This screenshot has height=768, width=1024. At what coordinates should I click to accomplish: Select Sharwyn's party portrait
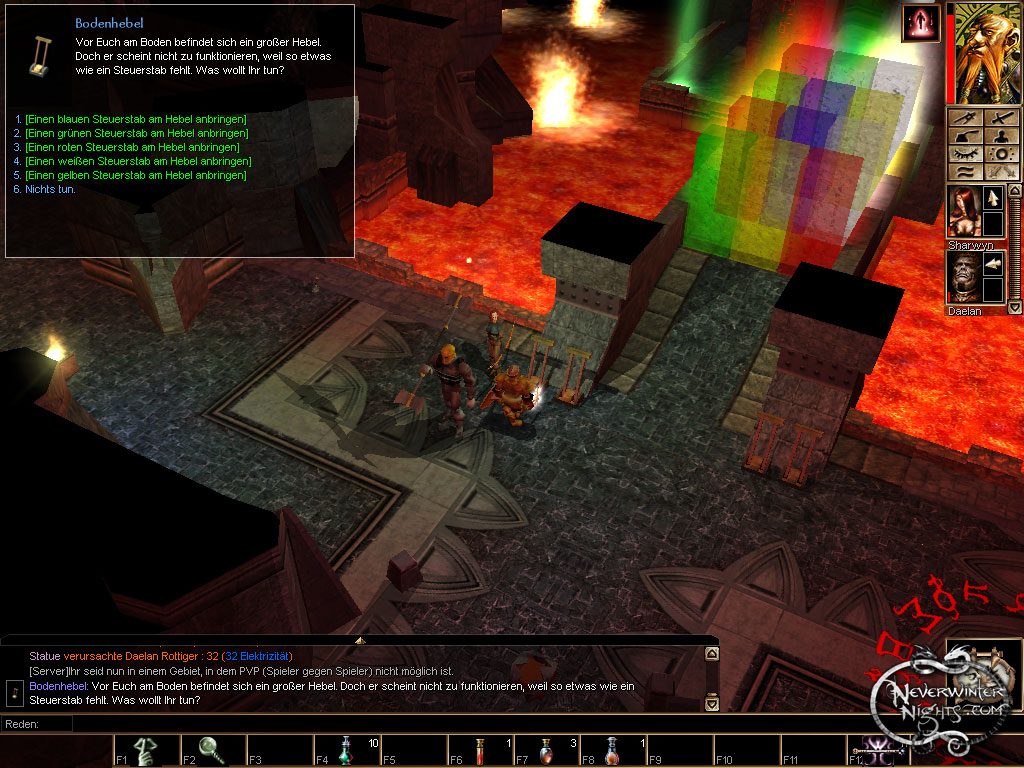(x=964, y=213)
